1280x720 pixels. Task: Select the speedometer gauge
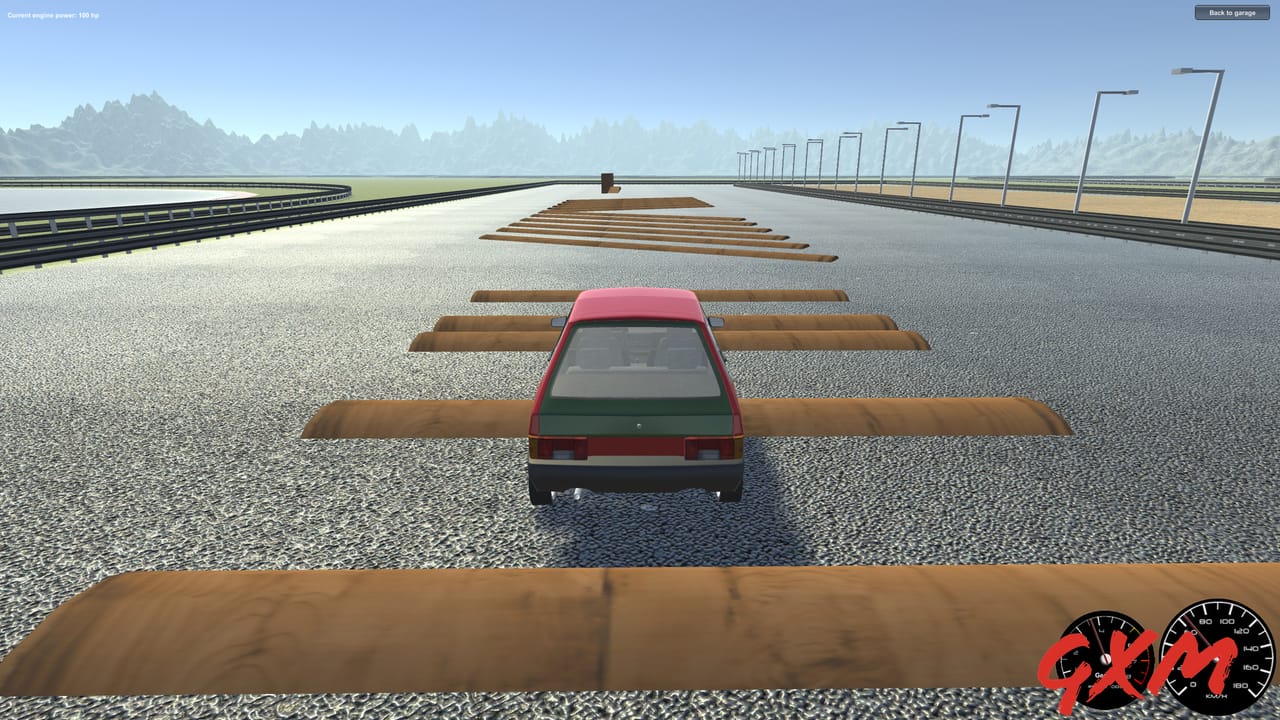click(1217, 659)
